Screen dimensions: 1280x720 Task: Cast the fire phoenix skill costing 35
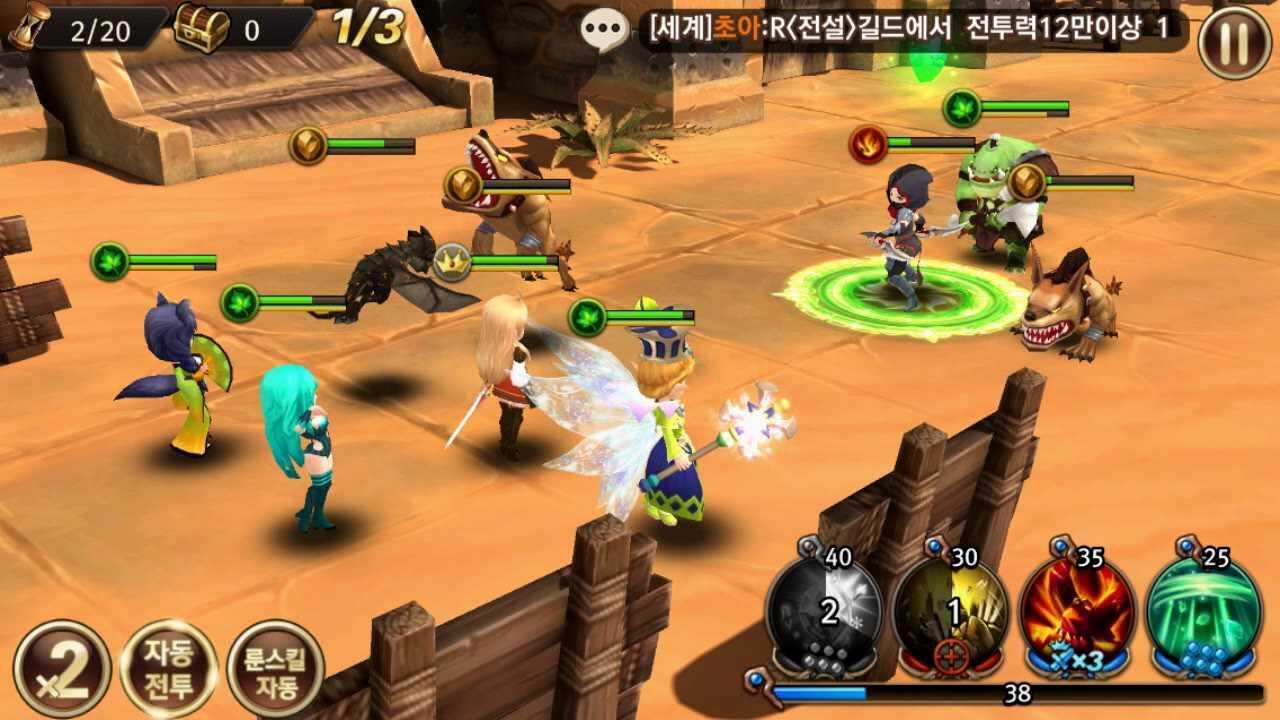[1078, 612]
